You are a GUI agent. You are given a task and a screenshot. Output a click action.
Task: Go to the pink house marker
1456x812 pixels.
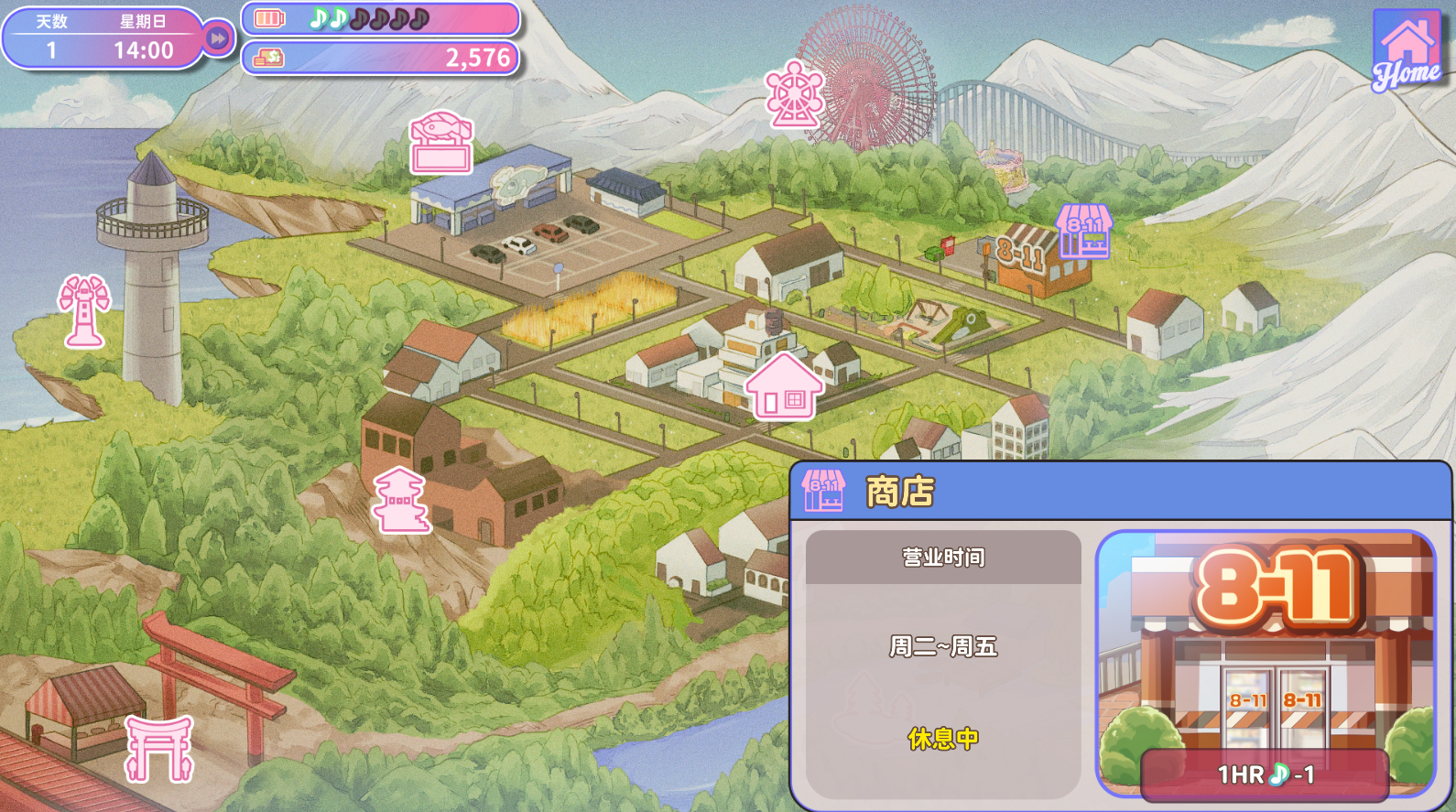783,386
